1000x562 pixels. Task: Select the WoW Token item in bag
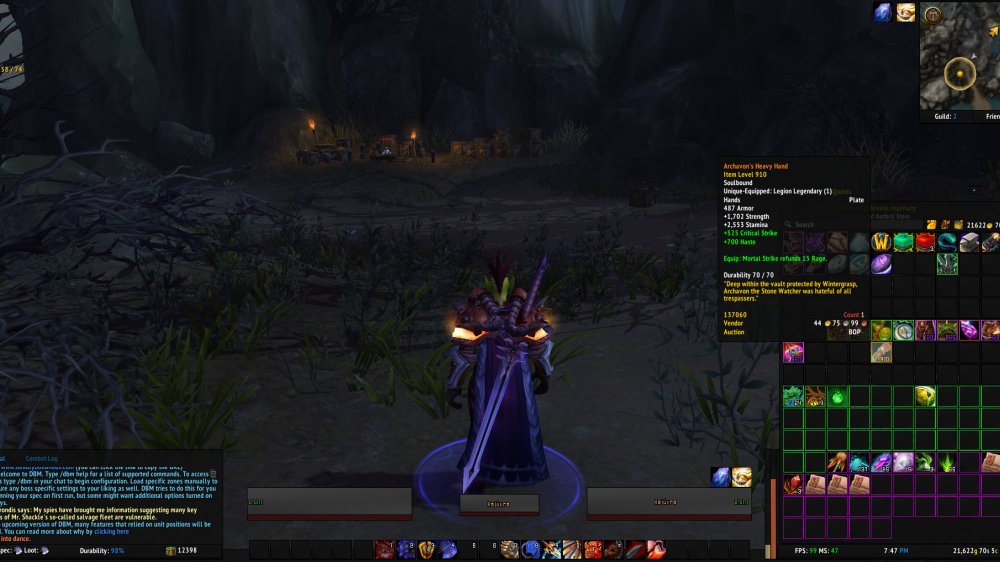[882, 242]
